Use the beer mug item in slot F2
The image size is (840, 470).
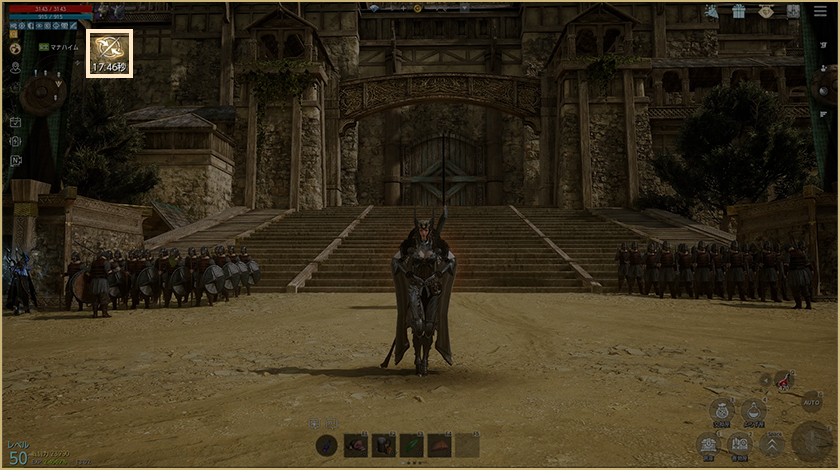(384, 445)
